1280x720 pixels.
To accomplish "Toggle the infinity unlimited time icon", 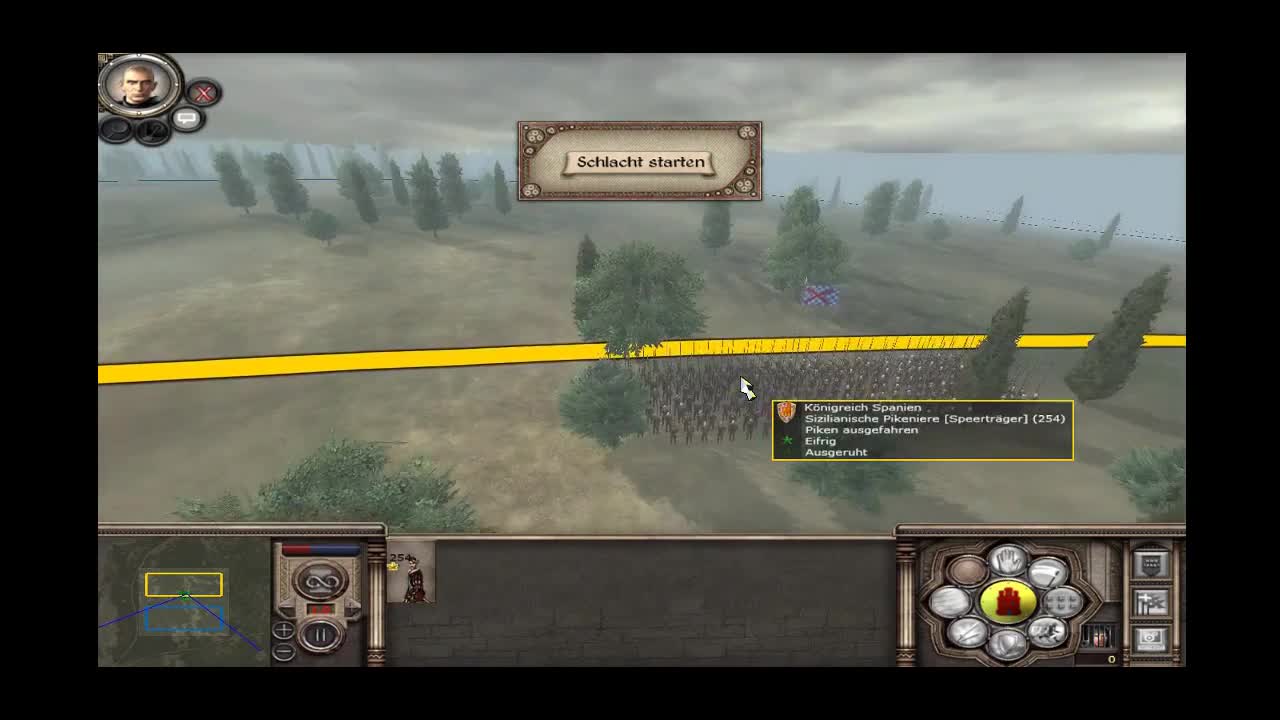I will coord(320,582).
